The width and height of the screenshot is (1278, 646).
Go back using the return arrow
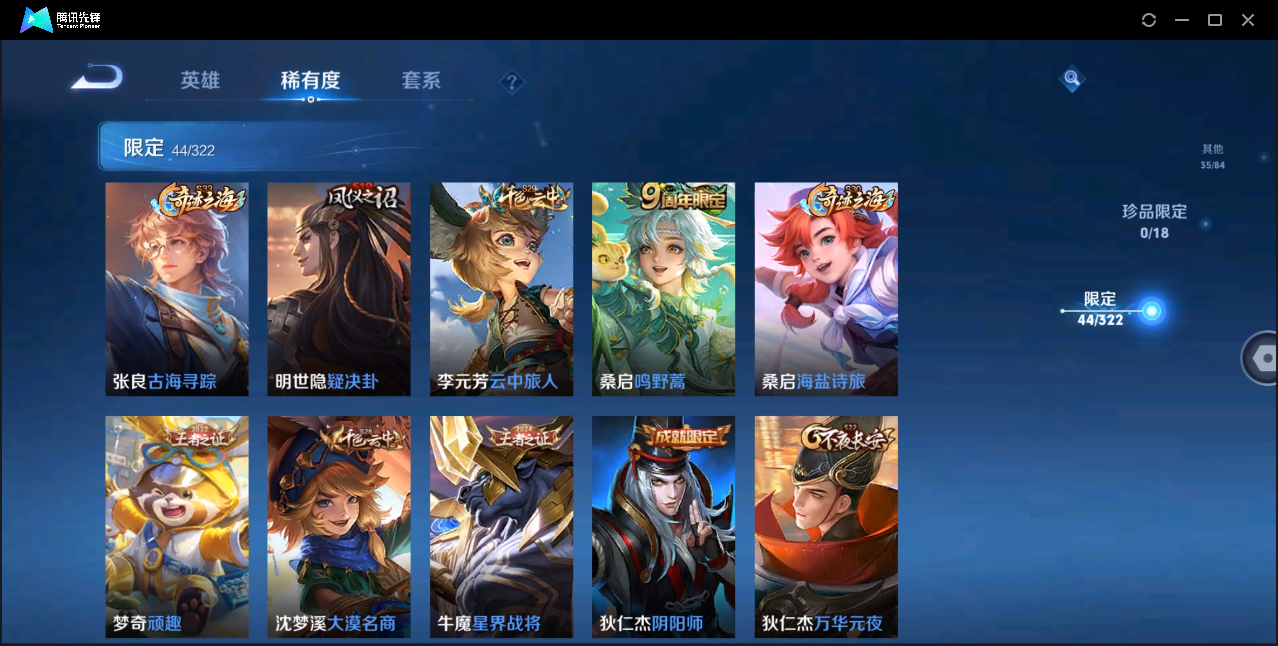[97, 78]
